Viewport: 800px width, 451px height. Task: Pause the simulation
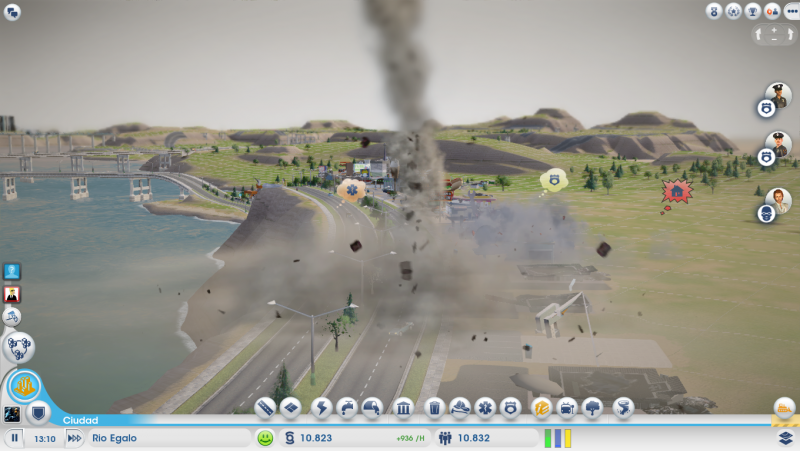[15, 438]
